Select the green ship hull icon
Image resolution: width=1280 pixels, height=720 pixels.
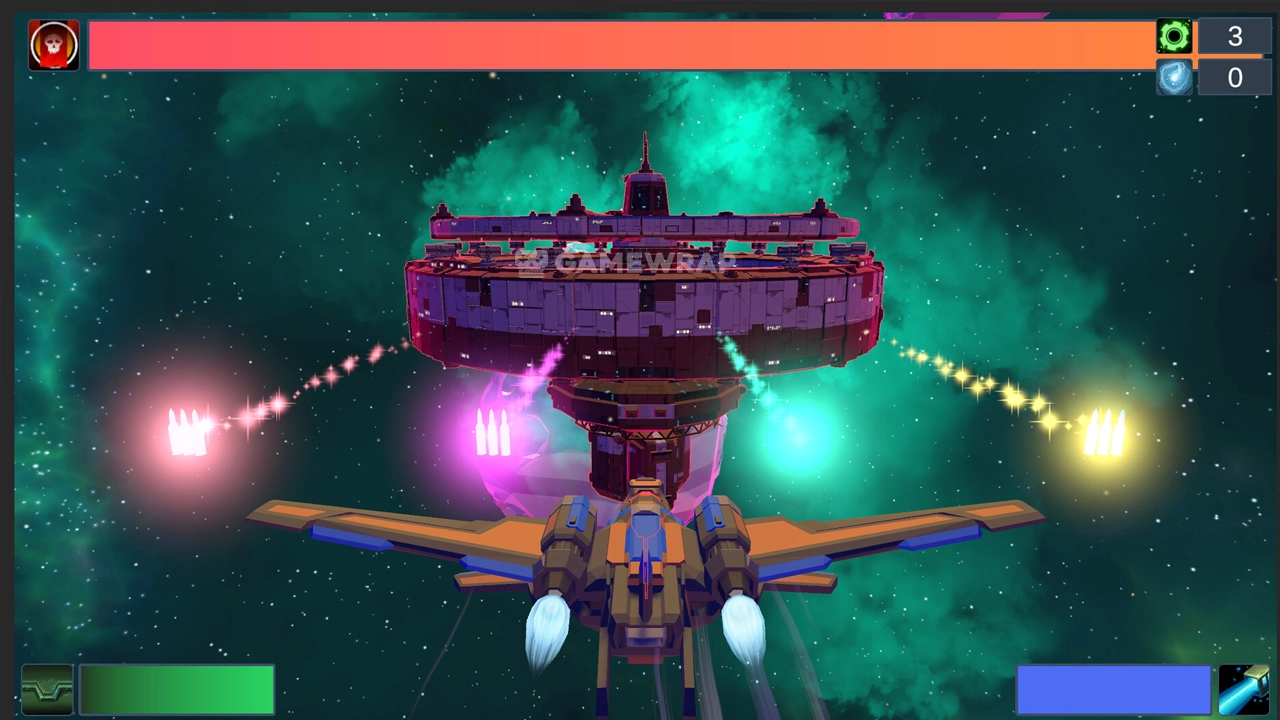click(x=47, y=690)
